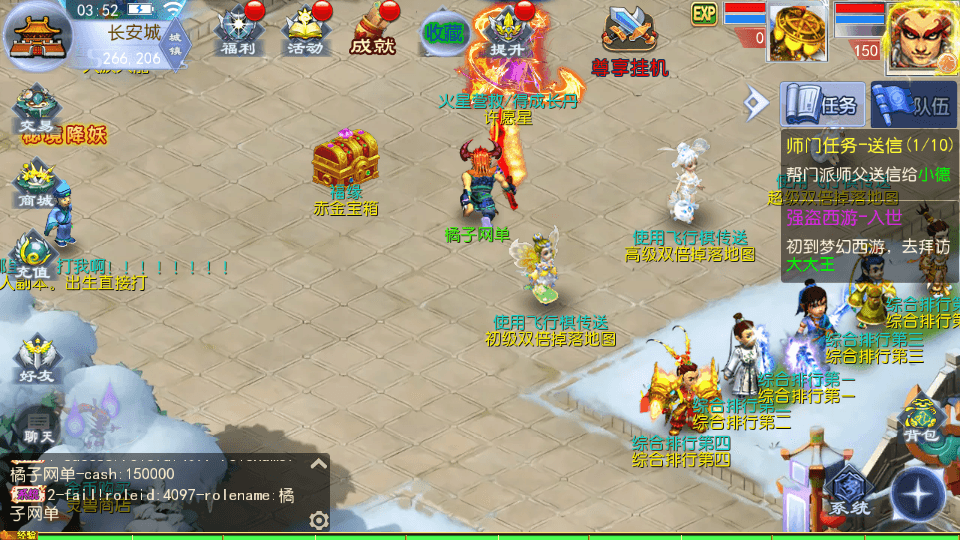Open the 交易 trade icon
Viewport: 960px width, 540px height.
coord(35,110)
